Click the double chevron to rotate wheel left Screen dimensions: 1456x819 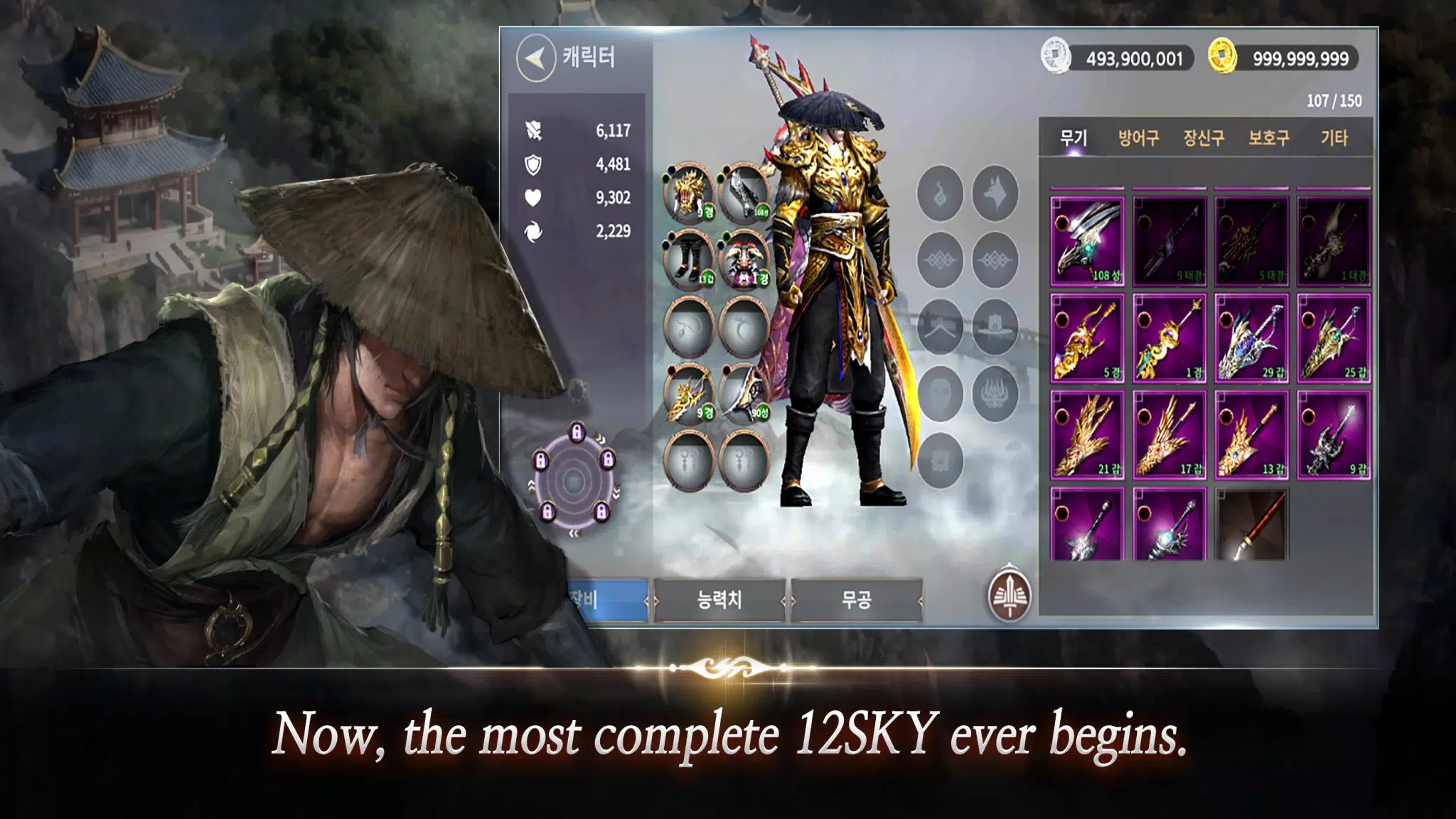(576, 533)
